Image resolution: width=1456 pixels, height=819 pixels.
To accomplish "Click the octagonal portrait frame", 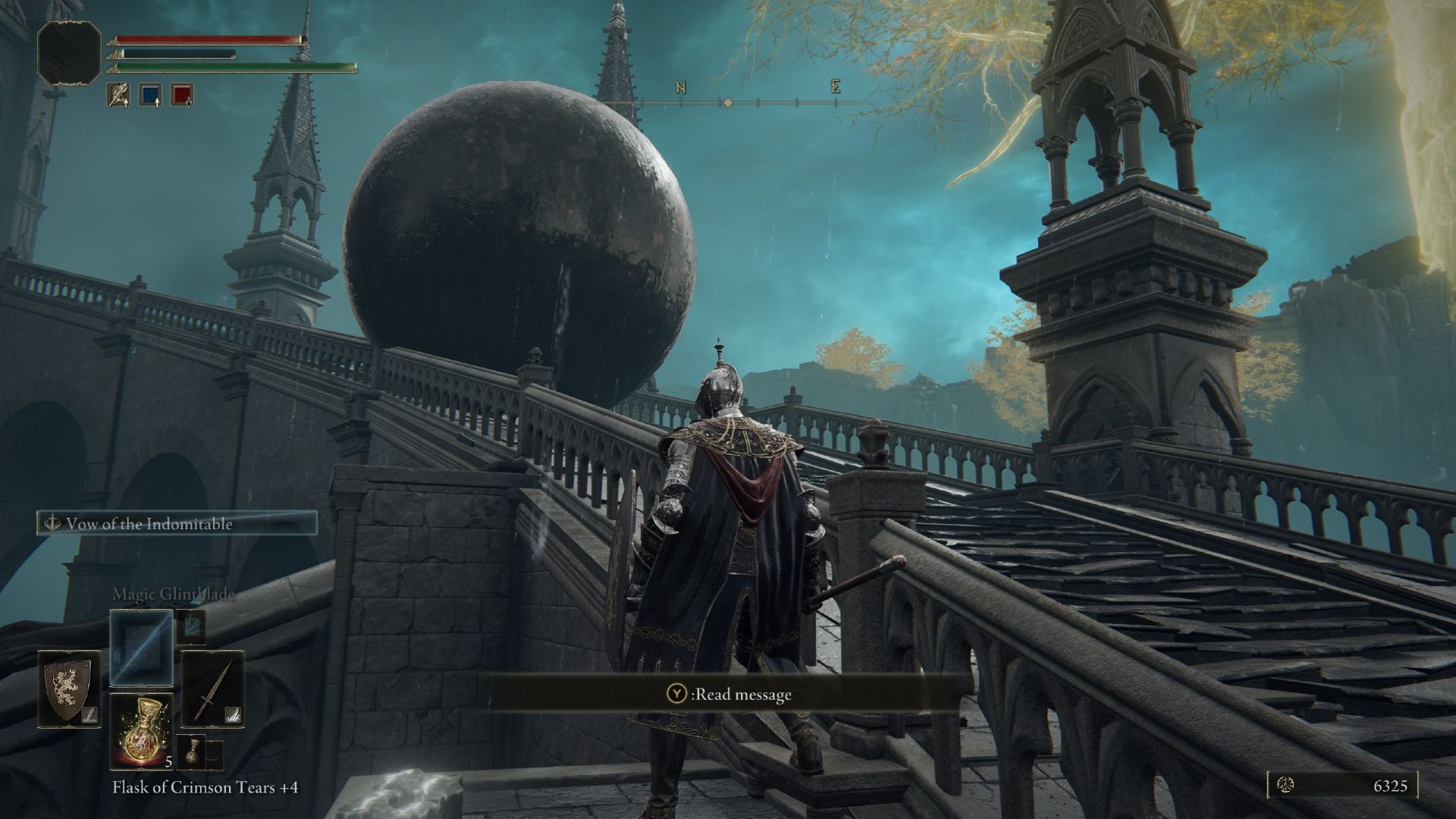I will point(69,52).
